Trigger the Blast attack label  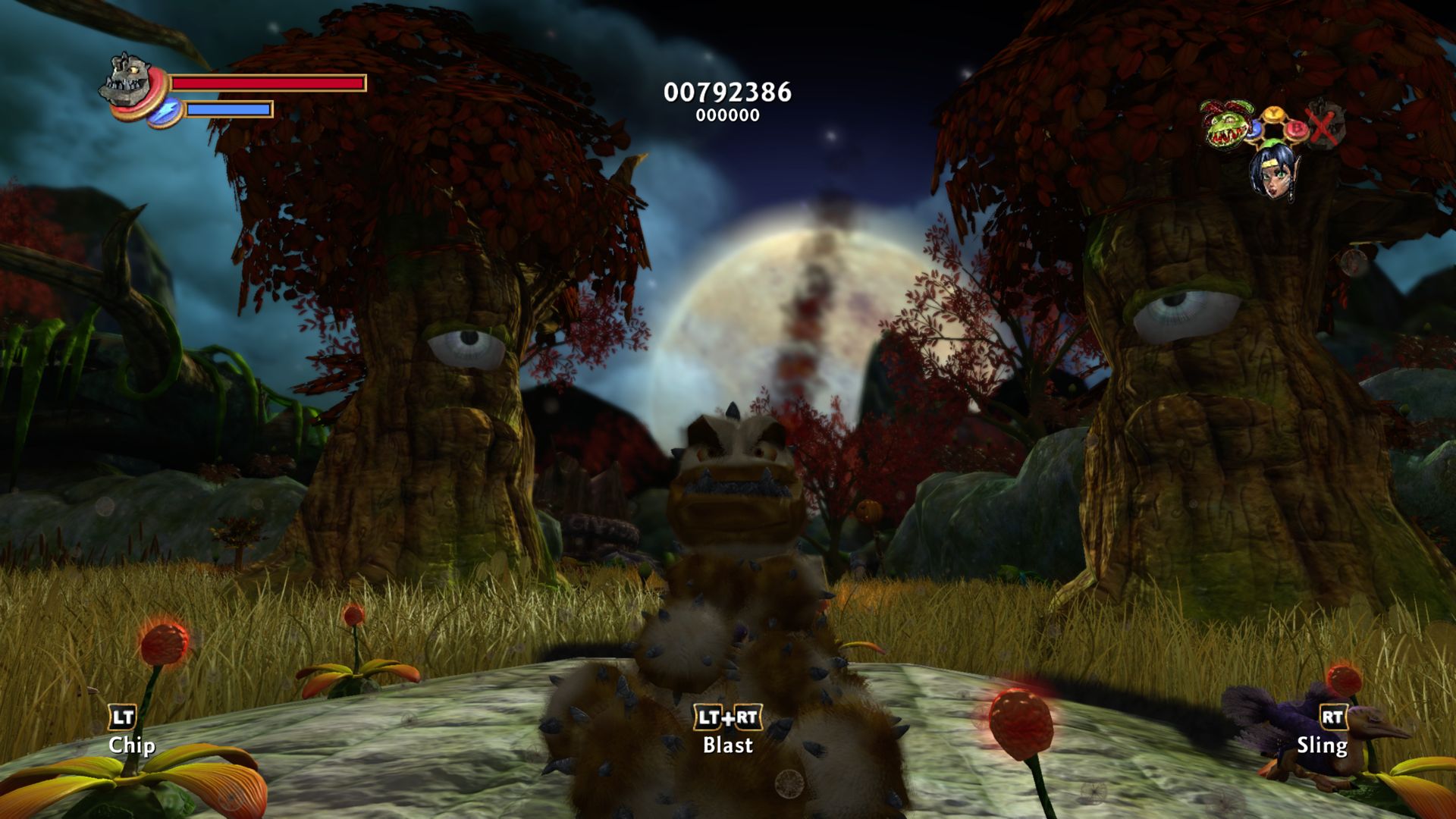[x=728, y=745]
